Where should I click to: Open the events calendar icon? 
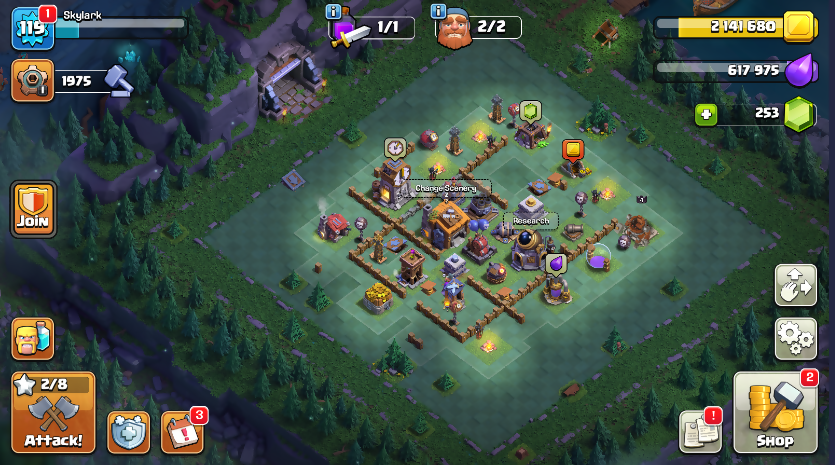point(181,431)
